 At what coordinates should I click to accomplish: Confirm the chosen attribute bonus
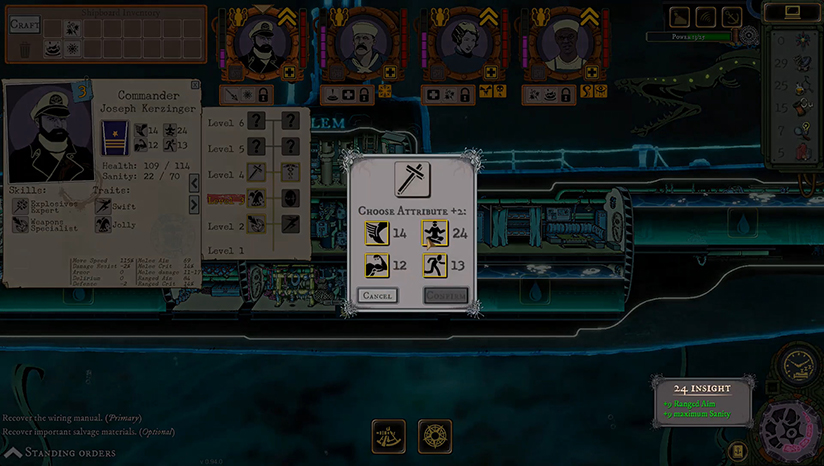coord(445,296)
